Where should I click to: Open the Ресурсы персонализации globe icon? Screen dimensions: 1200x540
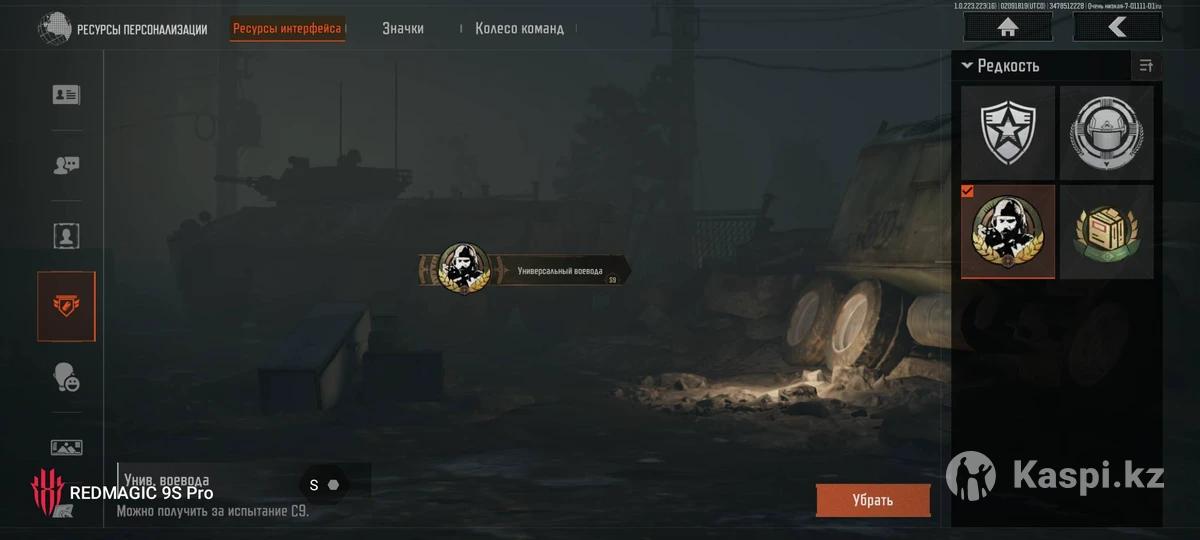click(54, 28)
